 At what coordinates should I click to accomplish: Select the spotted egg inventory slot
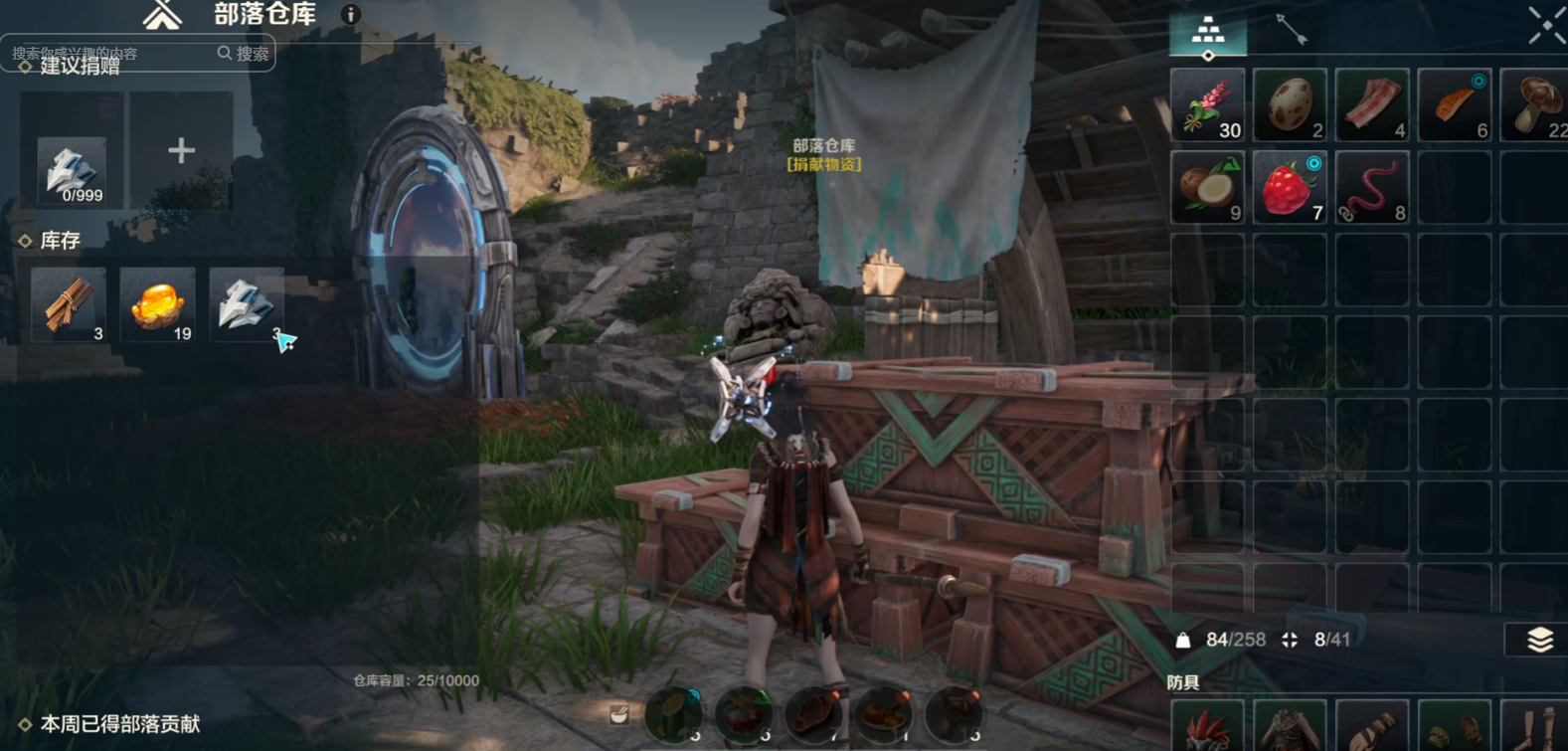click(1290, 104)
